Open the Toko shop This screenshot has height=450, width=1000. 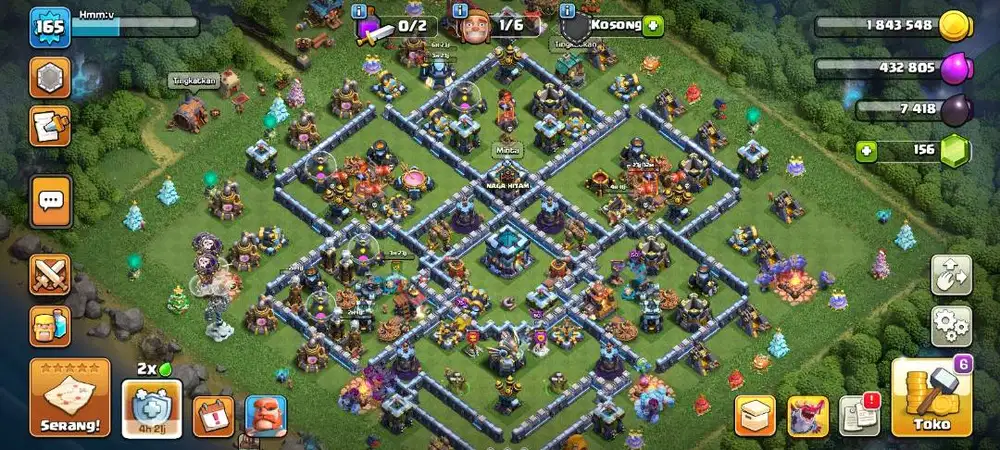(x=931, y=398)
